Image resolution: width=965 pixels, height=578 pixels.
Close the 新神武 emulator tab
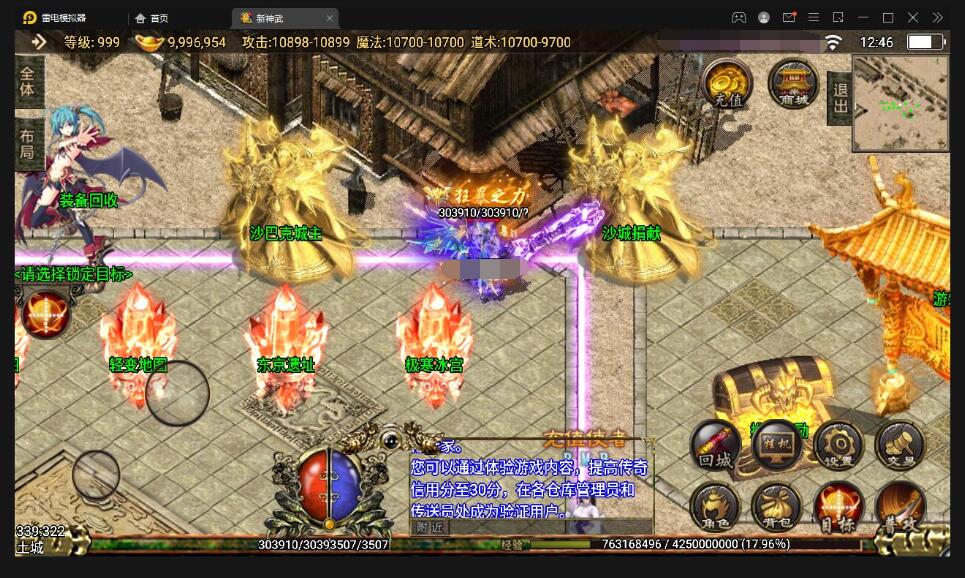click(x=330, y=18)
